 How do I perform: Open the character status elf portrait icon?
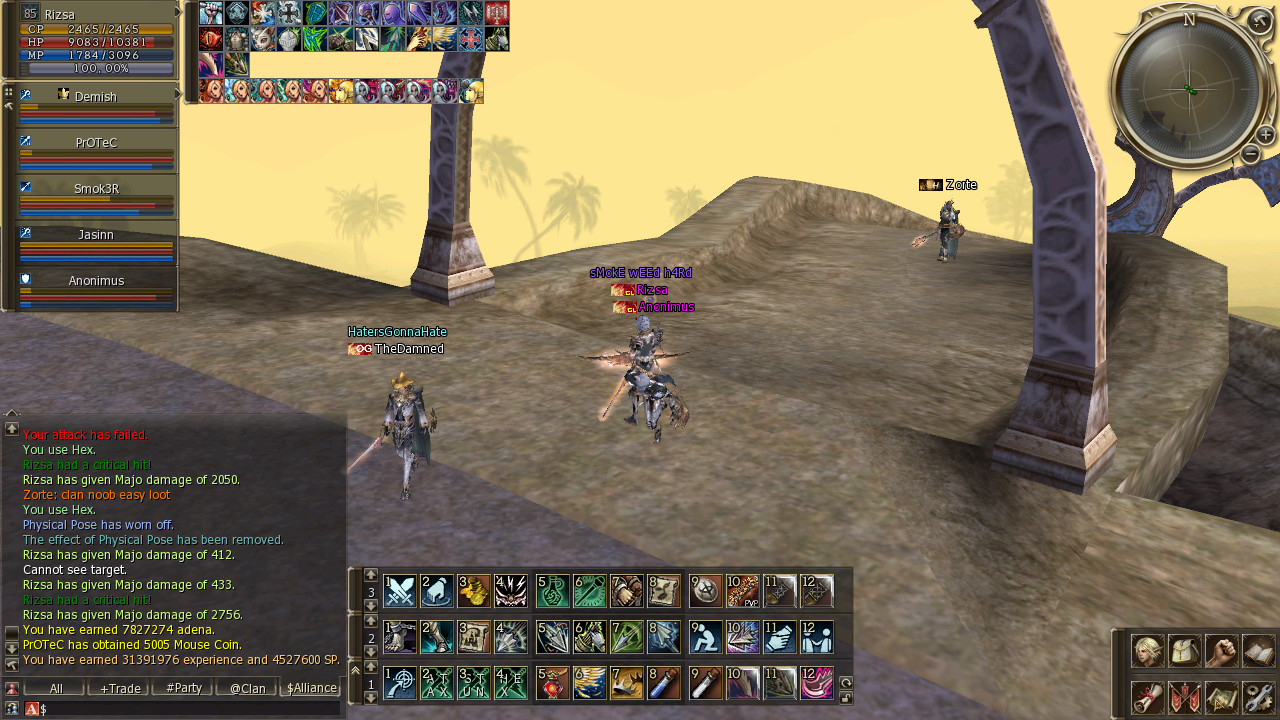click(1147, 651)
